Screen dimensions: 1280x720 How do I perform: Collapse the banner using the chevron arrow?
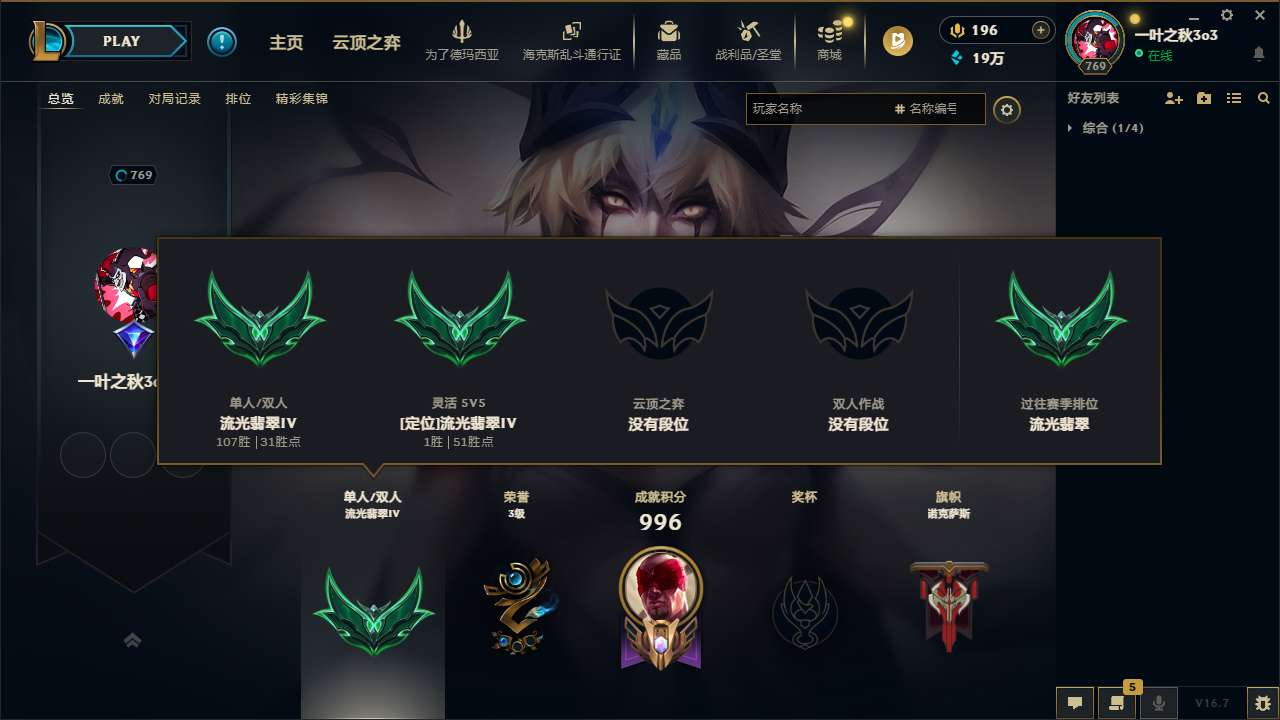133,640
